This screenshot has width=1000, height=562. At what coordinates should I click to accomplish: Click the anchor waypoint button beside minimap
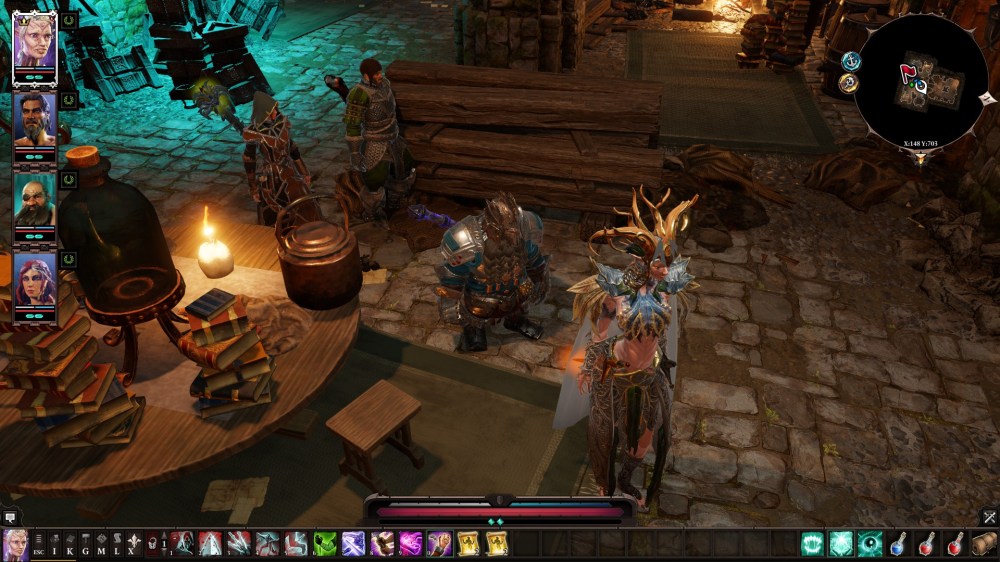point(851,61)
